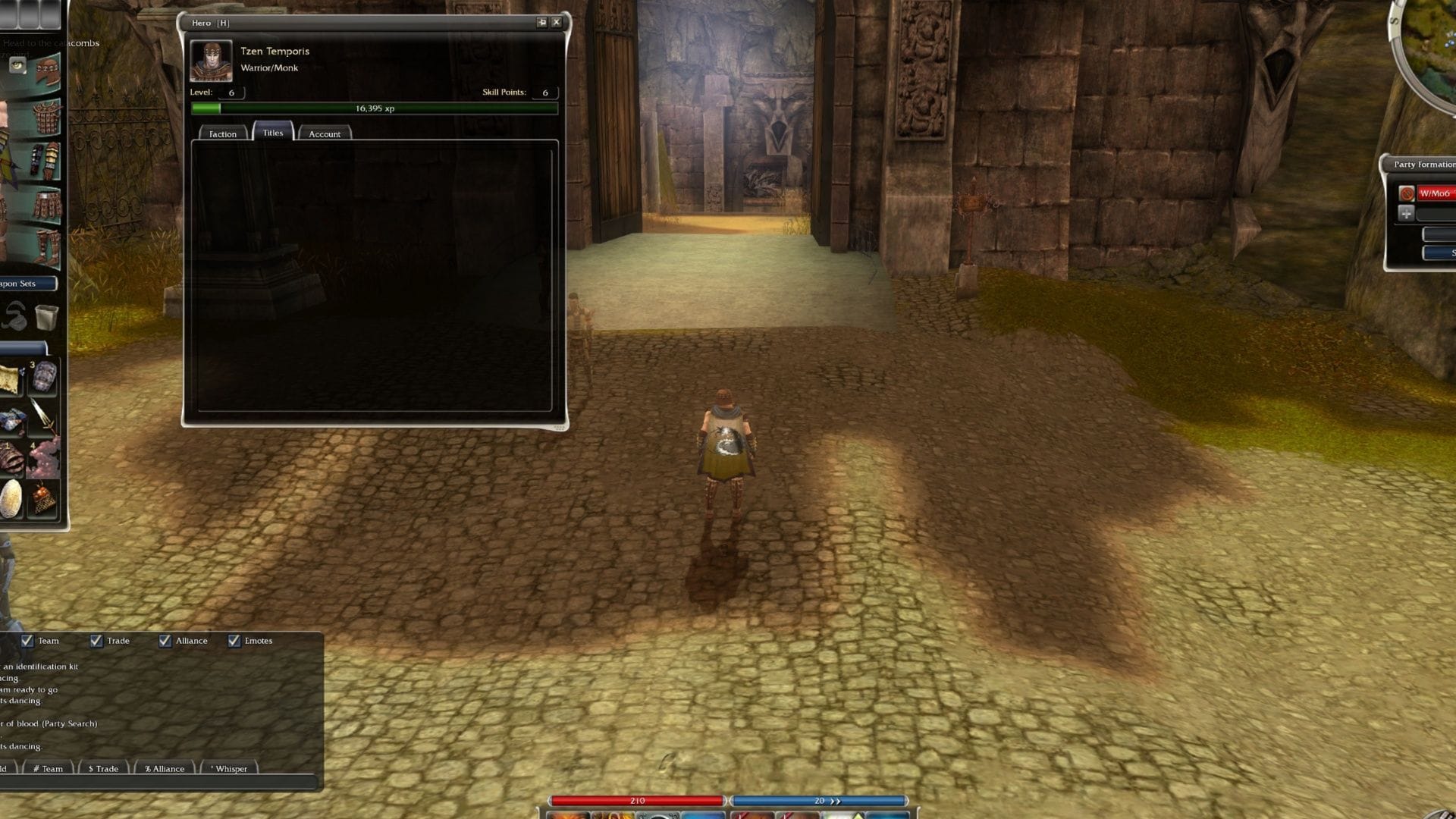The image size is (1456, 819).
Task: Click the Whisper chat channel button
Action: click(227, 769)
